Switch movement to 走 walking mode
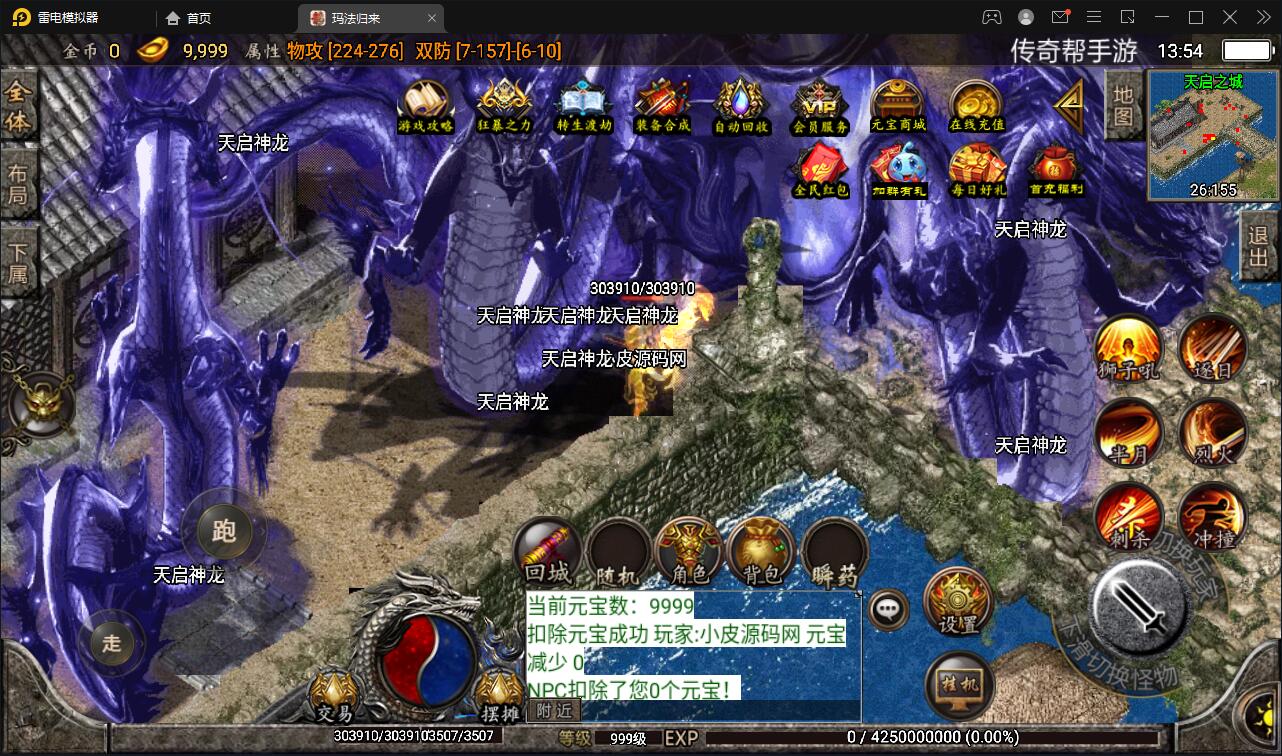Screen dimensions: 1282x756 112,643
